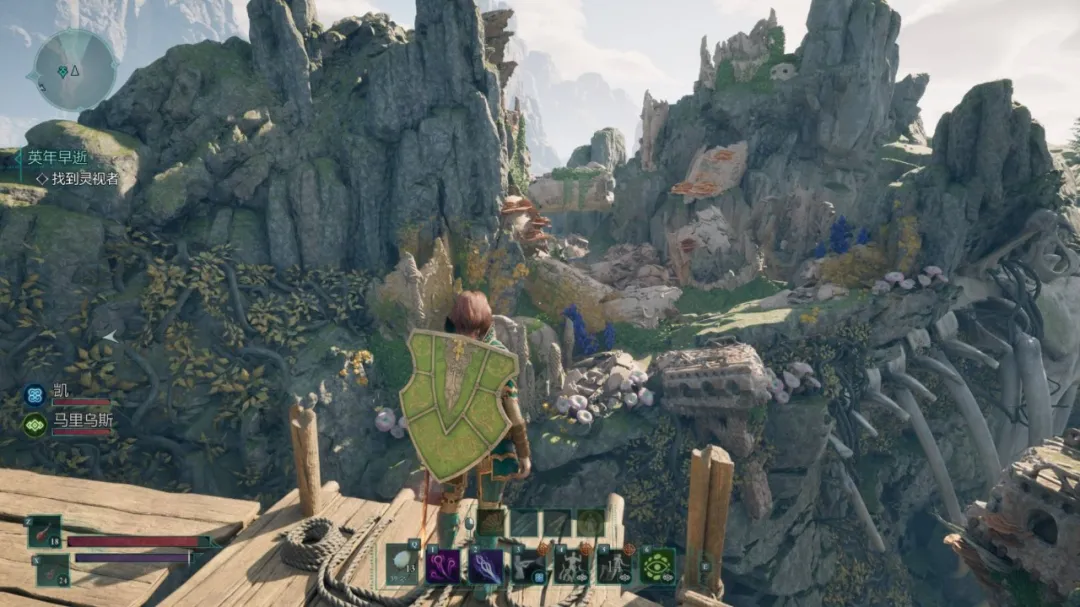
Task: Trigger the aiming-figure companion ability in slot 3
Action: (530, 565)
